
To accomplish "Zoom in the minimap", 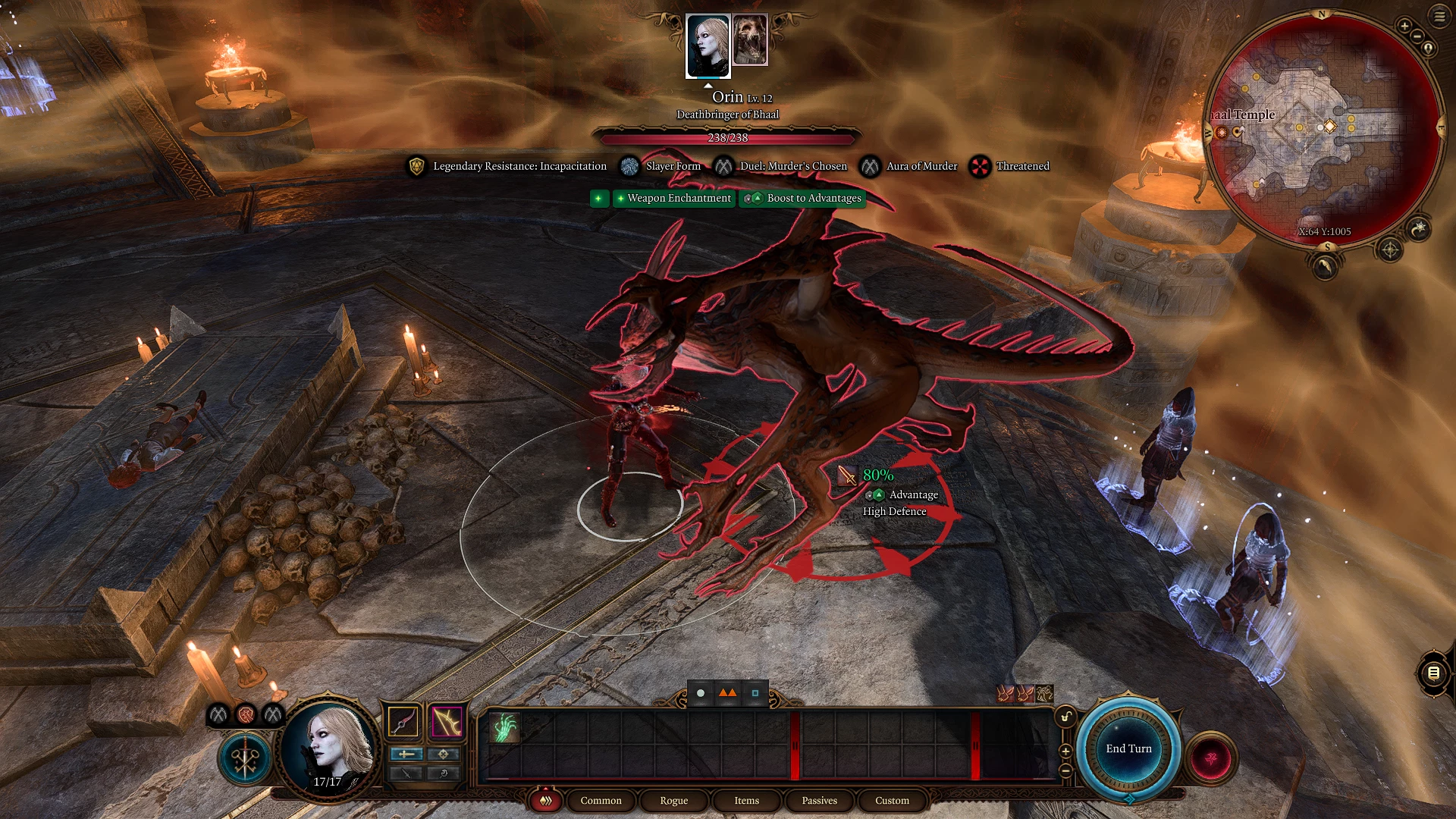I will 1404,27.
